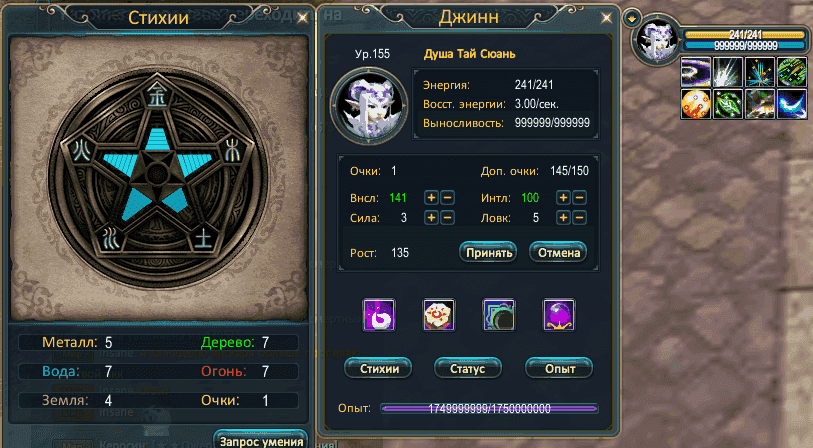Click the Запрос умения button
The width and height of the screenshot is (813, 448).
point(260,440)
